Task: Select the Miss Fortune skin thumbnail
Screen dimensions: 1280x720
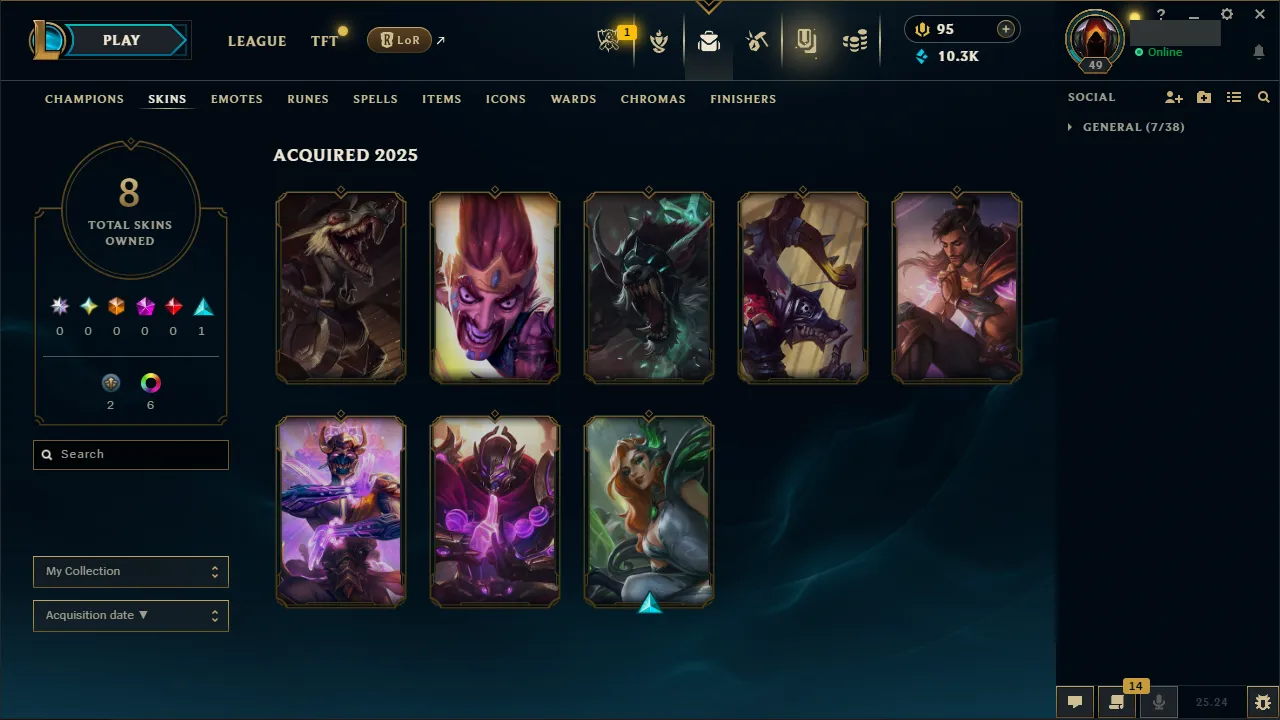Action: coord(649,511)
